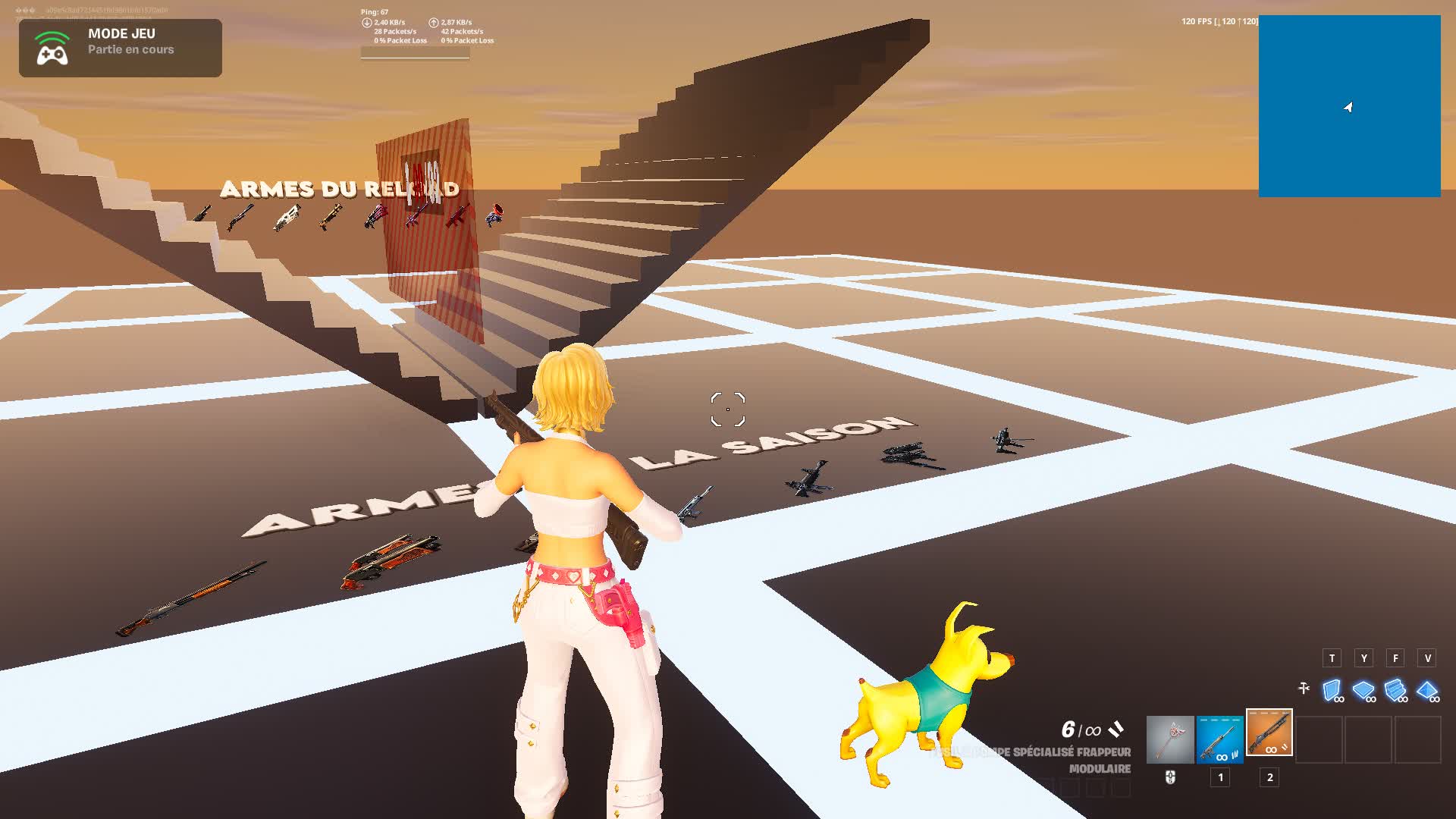Click the crossed harvesting tool icon beside build pieces
1456x819 pixels.
[x=1304, y=687]
